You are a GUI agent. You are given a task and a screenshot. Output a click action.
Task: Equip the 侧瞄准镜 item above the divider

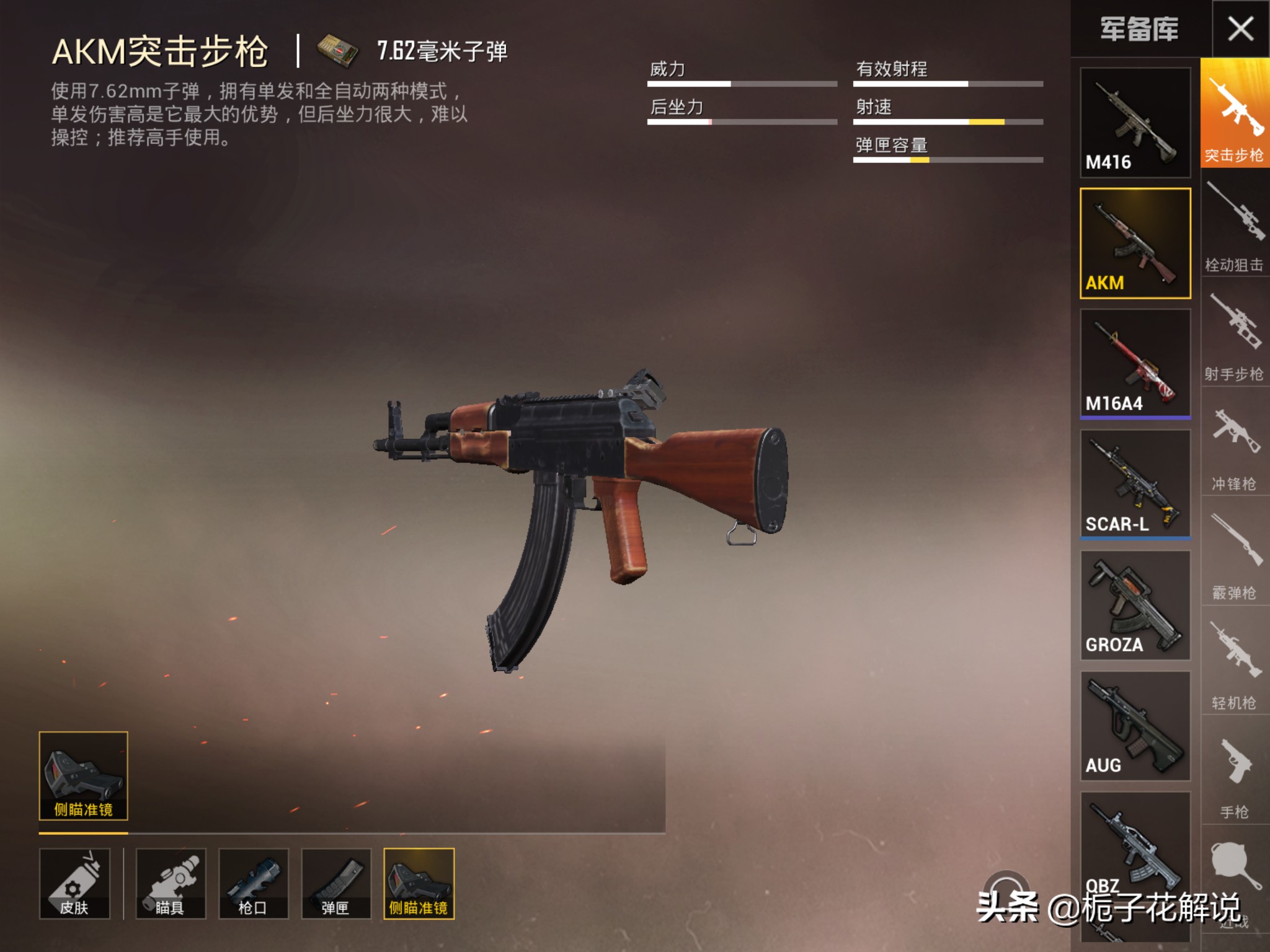click(x=83, y=775)
